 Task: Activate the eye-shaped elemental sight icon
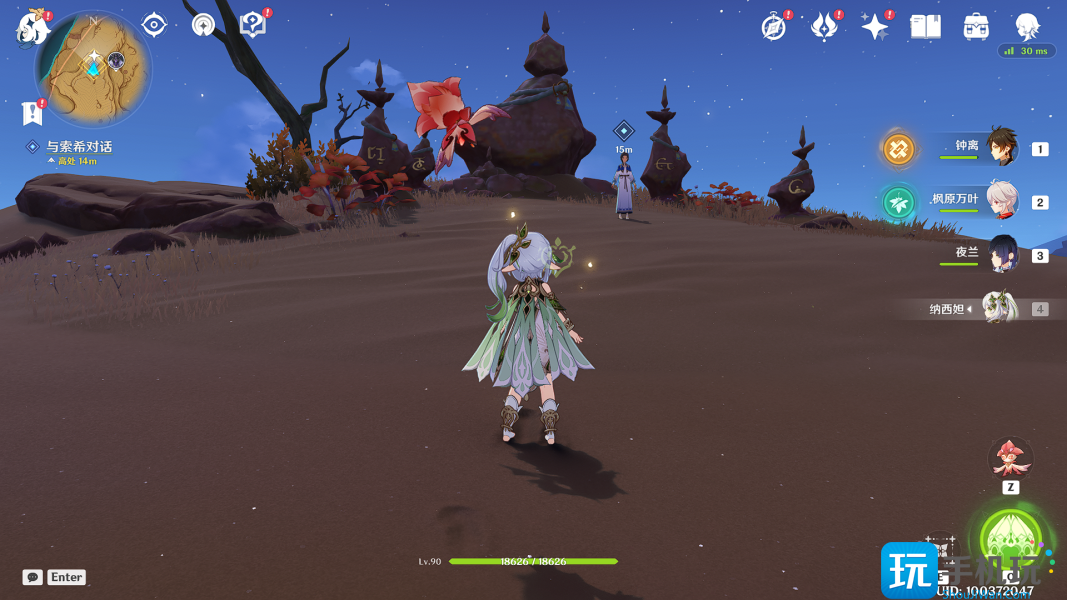[154, 25]
